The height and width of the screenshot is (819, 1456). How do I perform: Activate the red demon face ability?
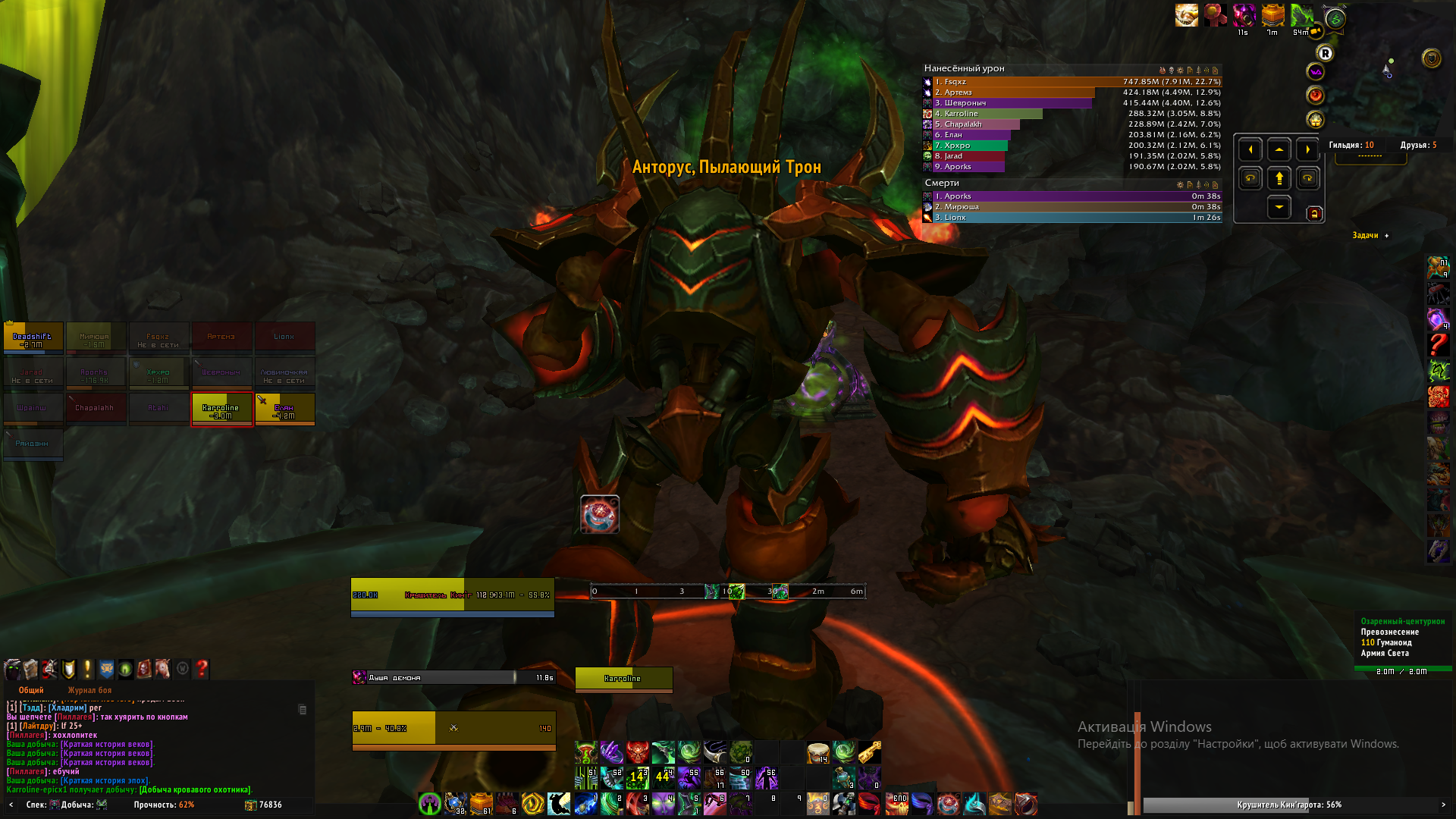point(637,752)
